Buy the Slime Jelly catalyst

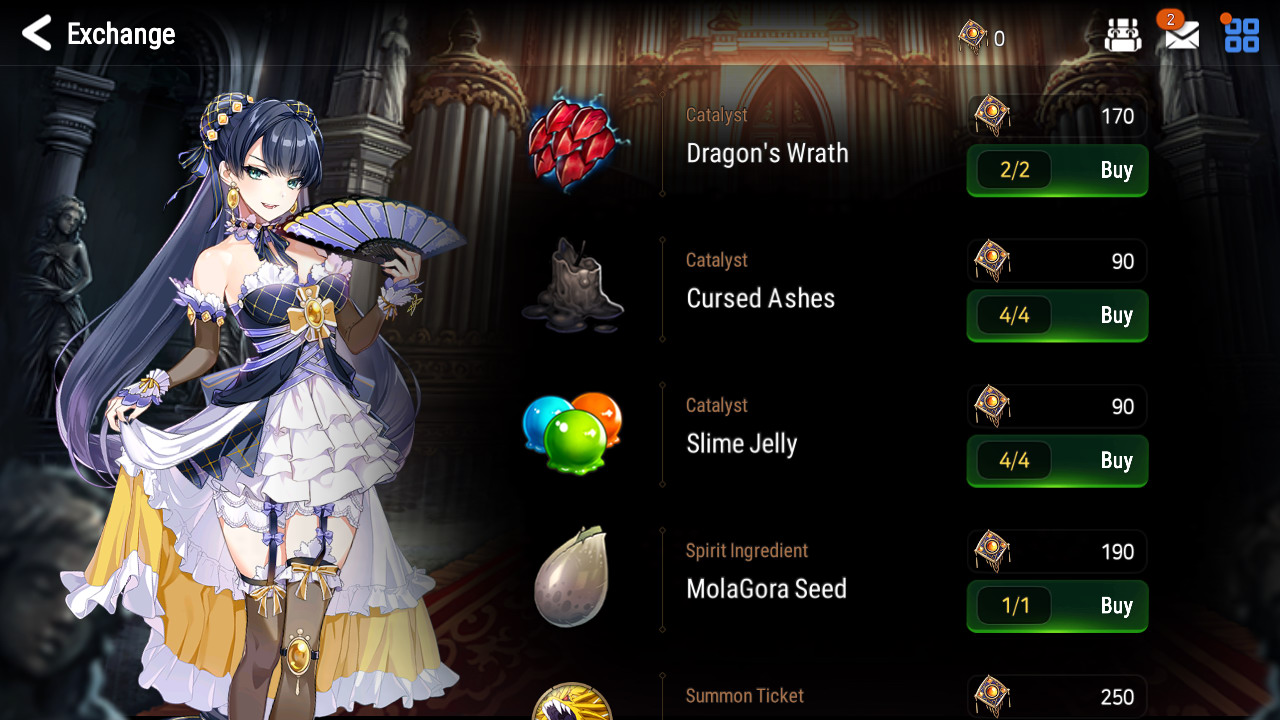pos(1057,461)
